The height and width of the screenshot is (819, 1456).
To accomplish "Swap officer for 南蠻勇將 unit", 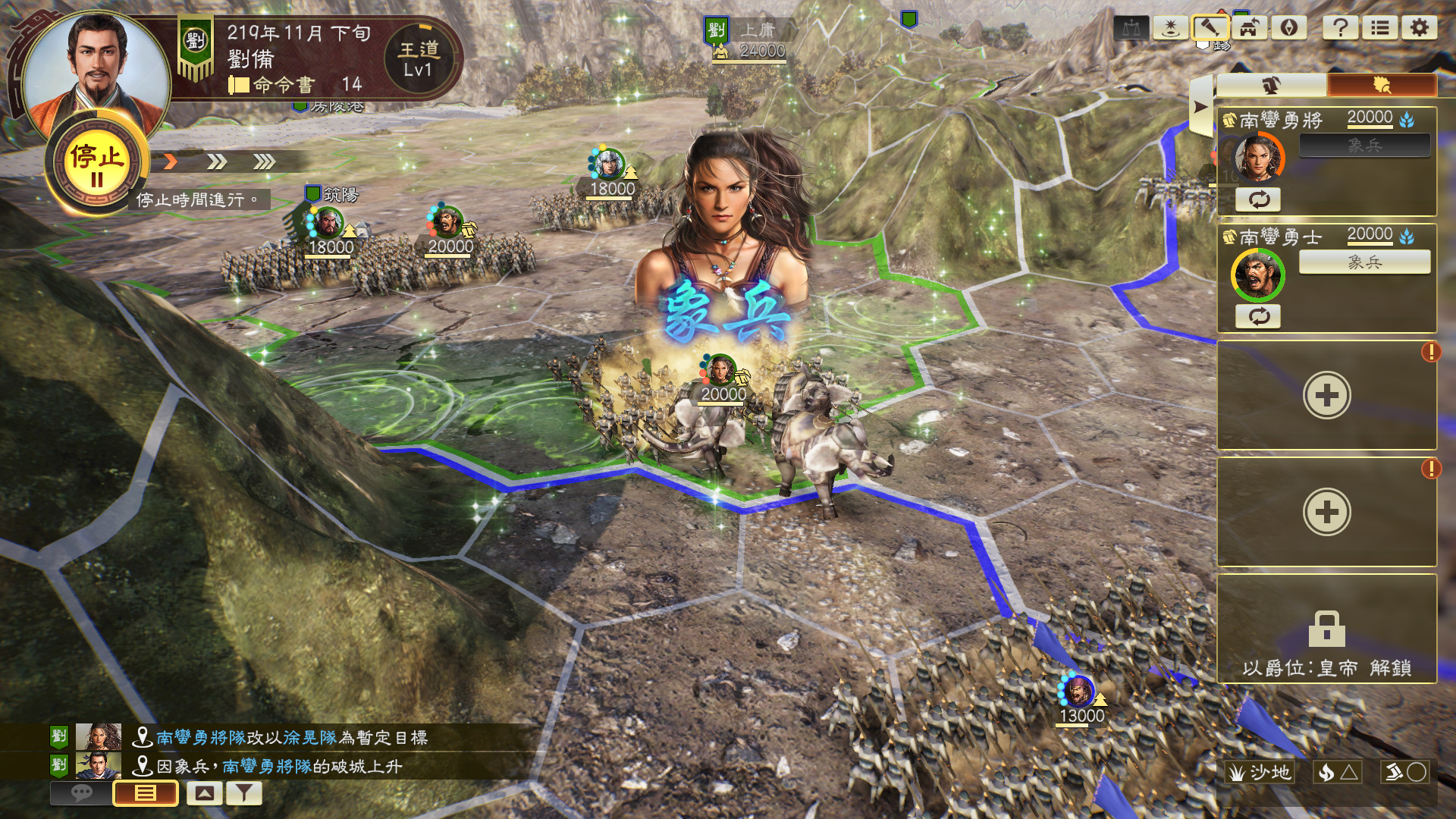I will pos(1259,199).
